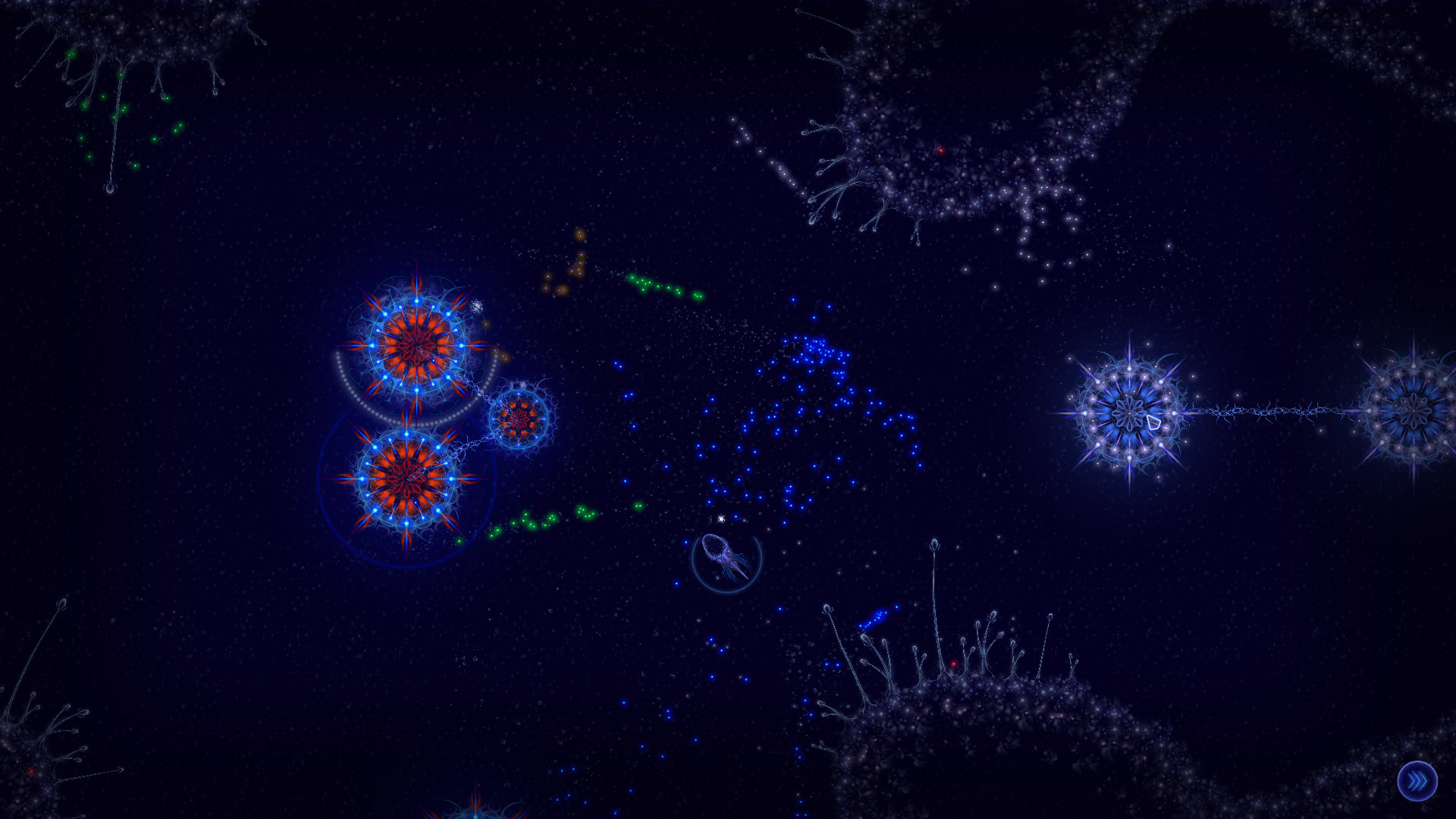Click the red dot on the top-right nebula
The height and width of the screenshot is (819, 1456).
(x=940, y=151)
